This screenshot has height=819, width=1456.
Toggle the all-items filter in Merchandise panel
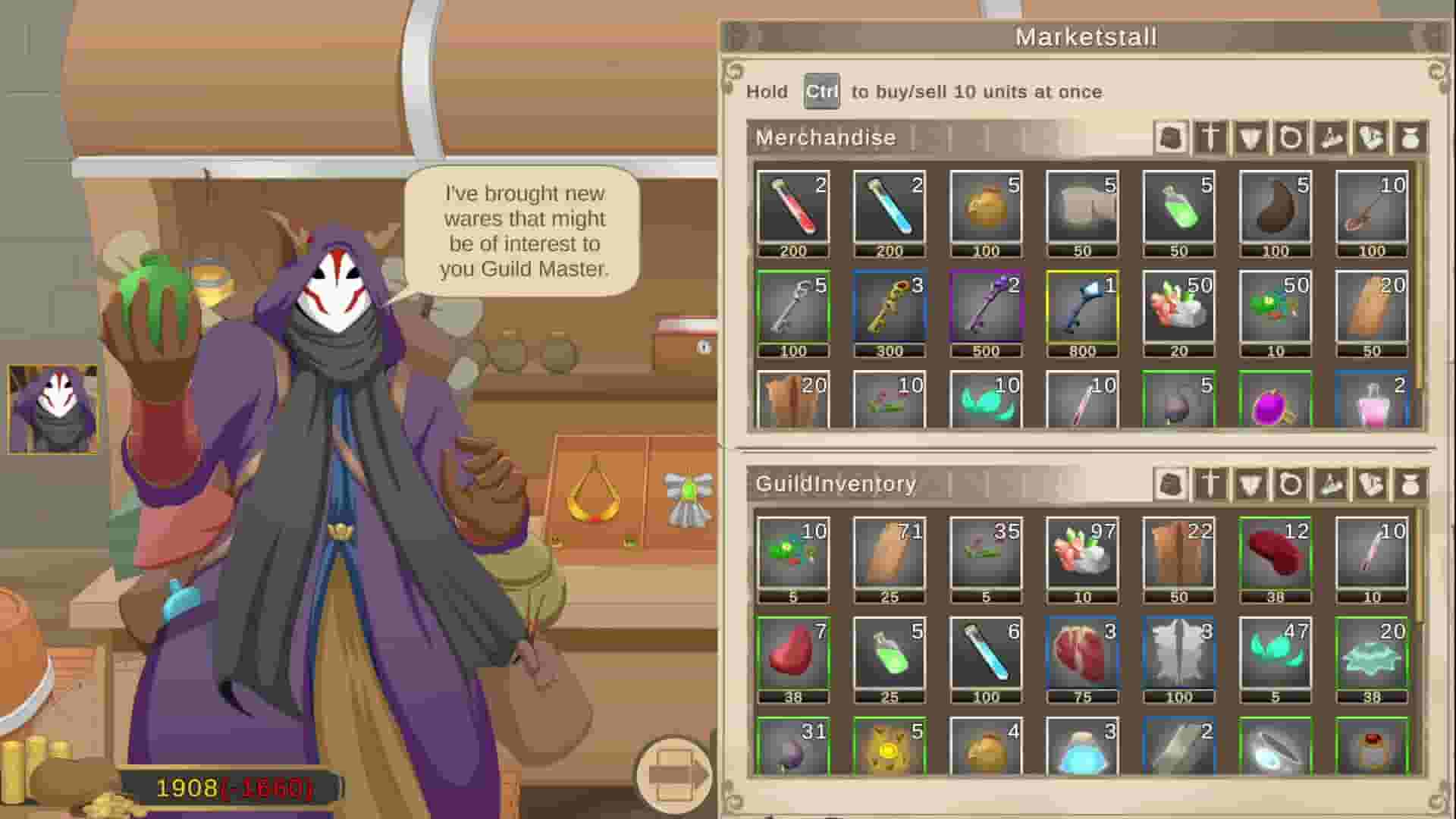[1172, 139]
